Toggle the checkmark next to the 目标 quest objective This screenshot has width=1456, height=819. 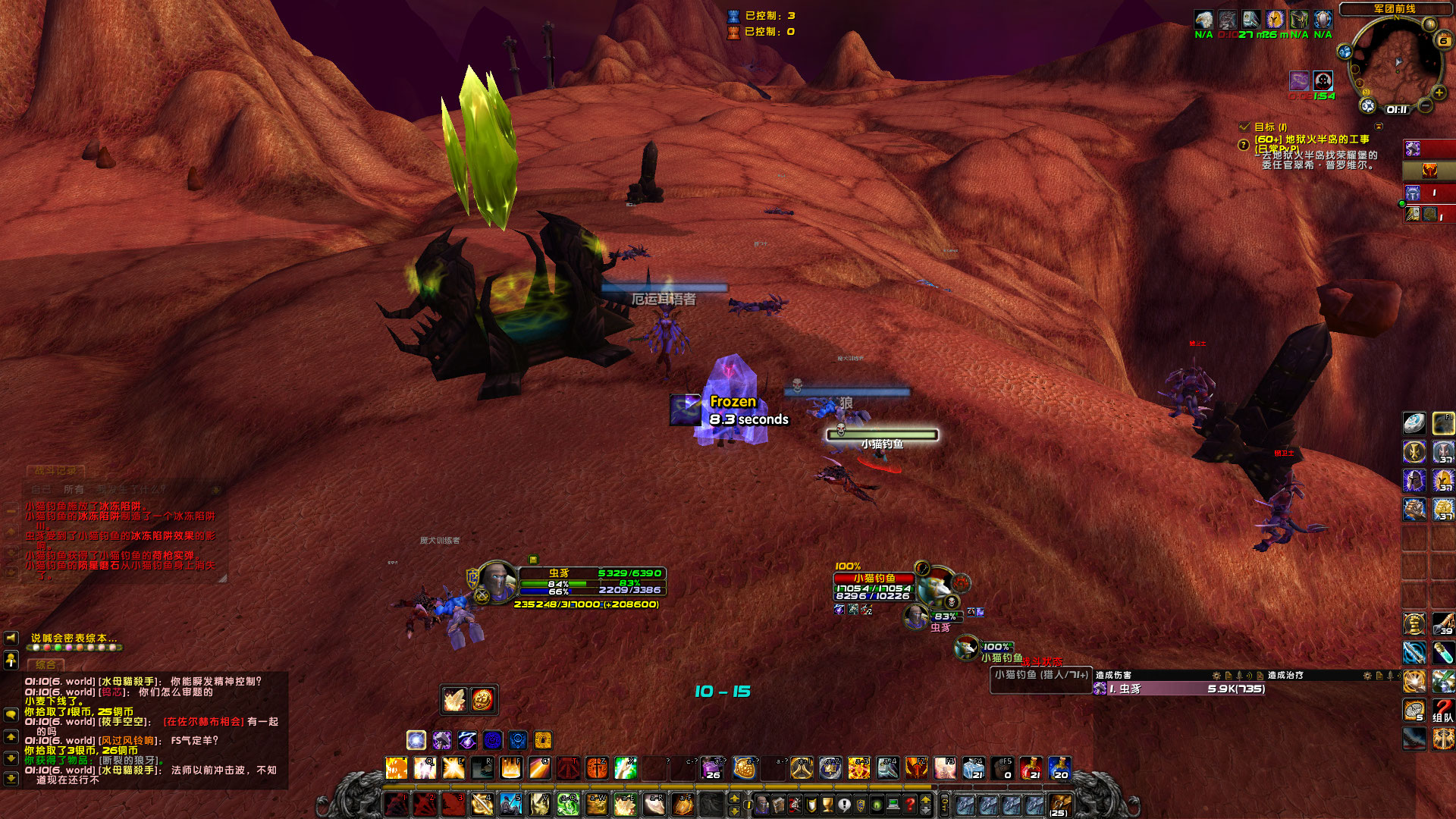click(x=1243, y=127)
